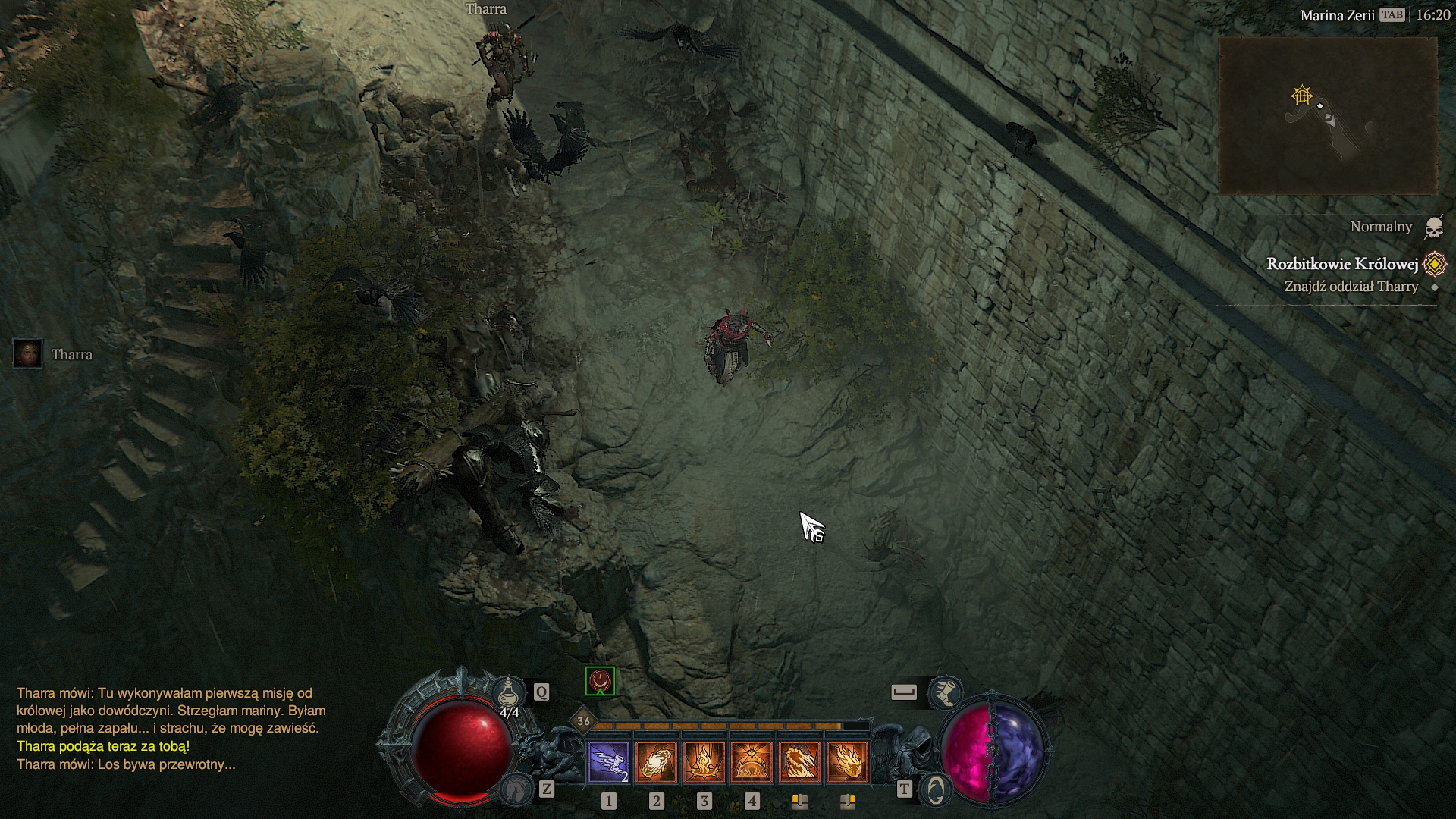This screenshot has height=819, width=1456.
Task: Open the Rozbitkowie Królowej quest tracker
Action: [1342, 264]
